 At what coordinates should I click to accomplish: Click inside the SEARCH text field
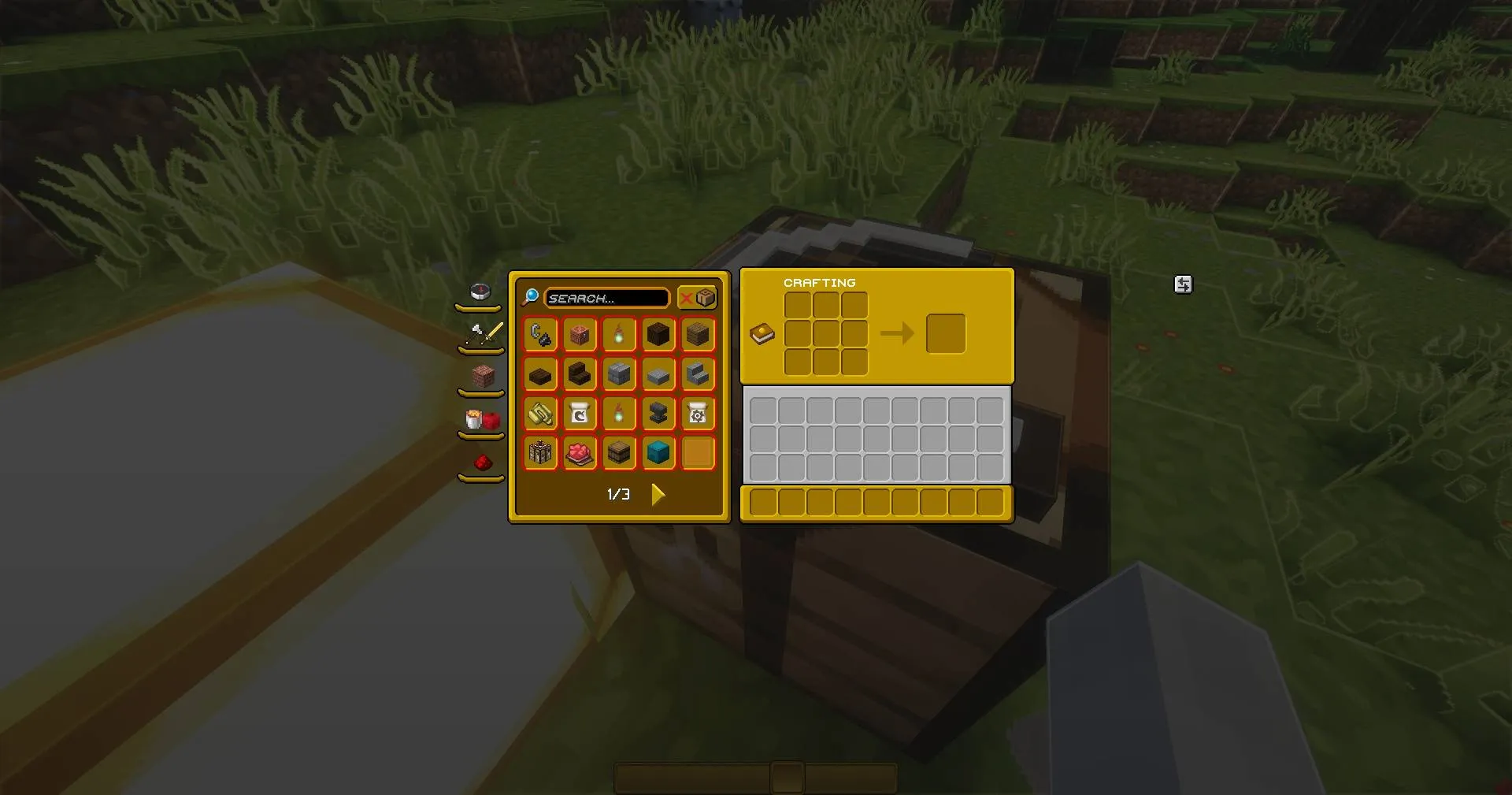(x=606, y=298)
